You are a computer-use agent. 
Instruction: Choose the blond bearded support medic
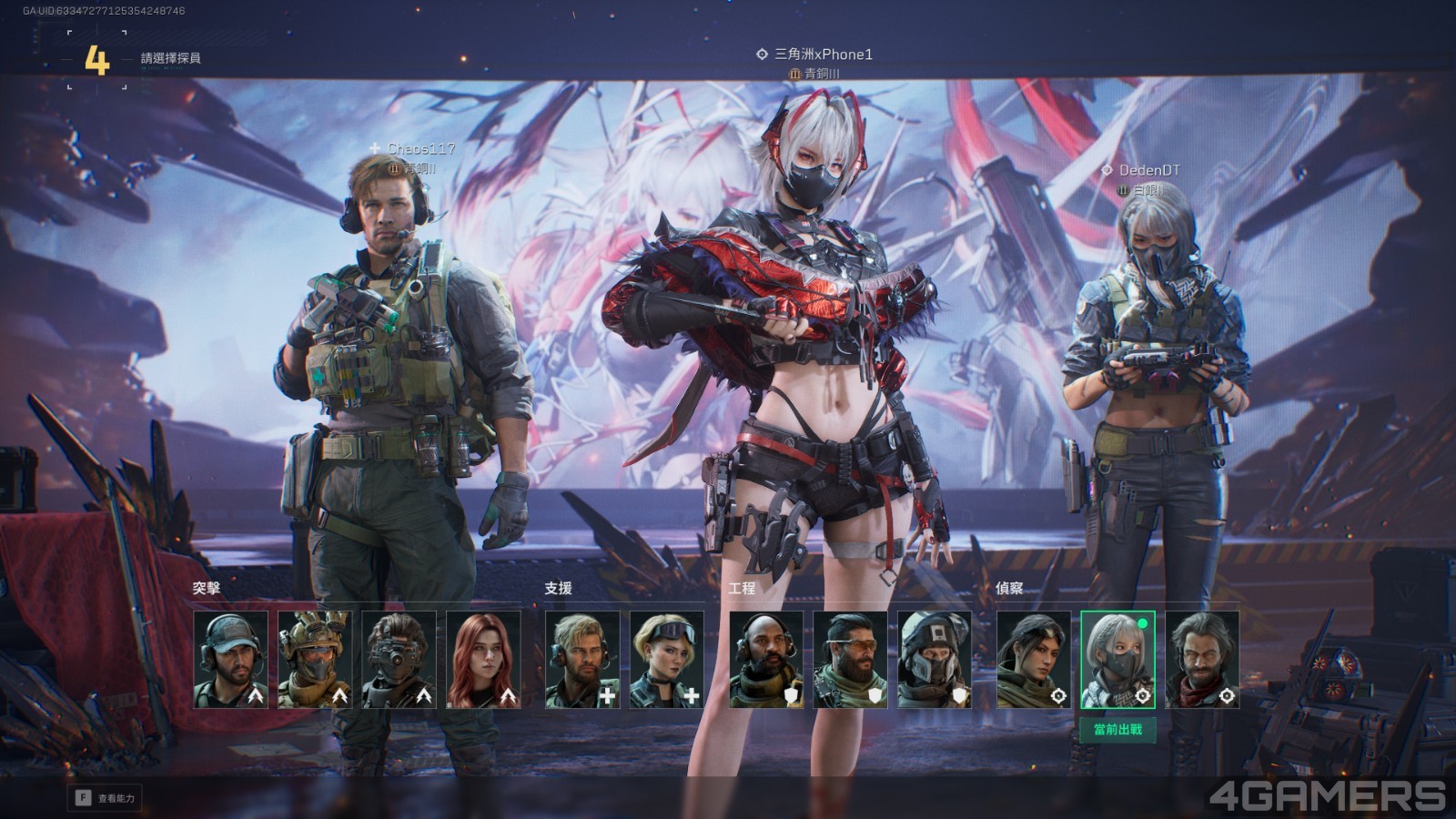[x=582, y=660]
